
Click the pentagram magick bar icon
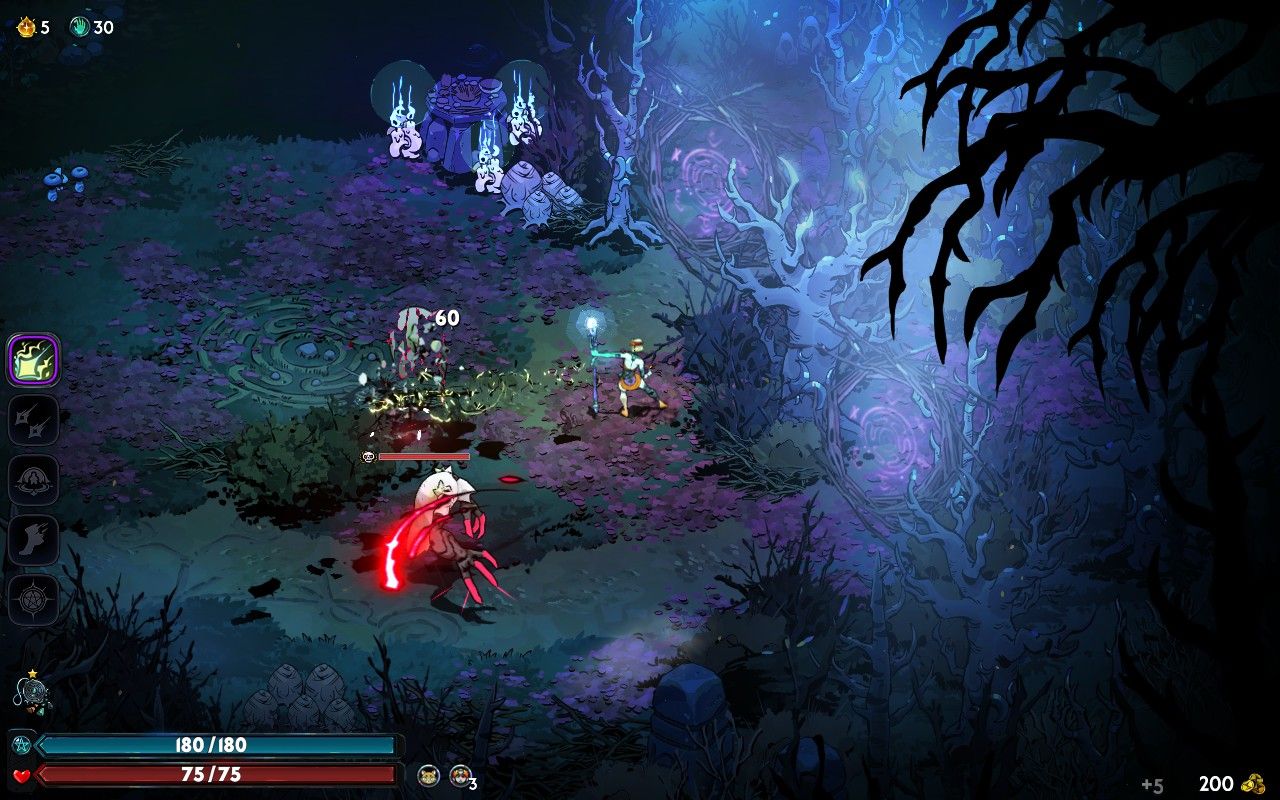coord(21,745)
